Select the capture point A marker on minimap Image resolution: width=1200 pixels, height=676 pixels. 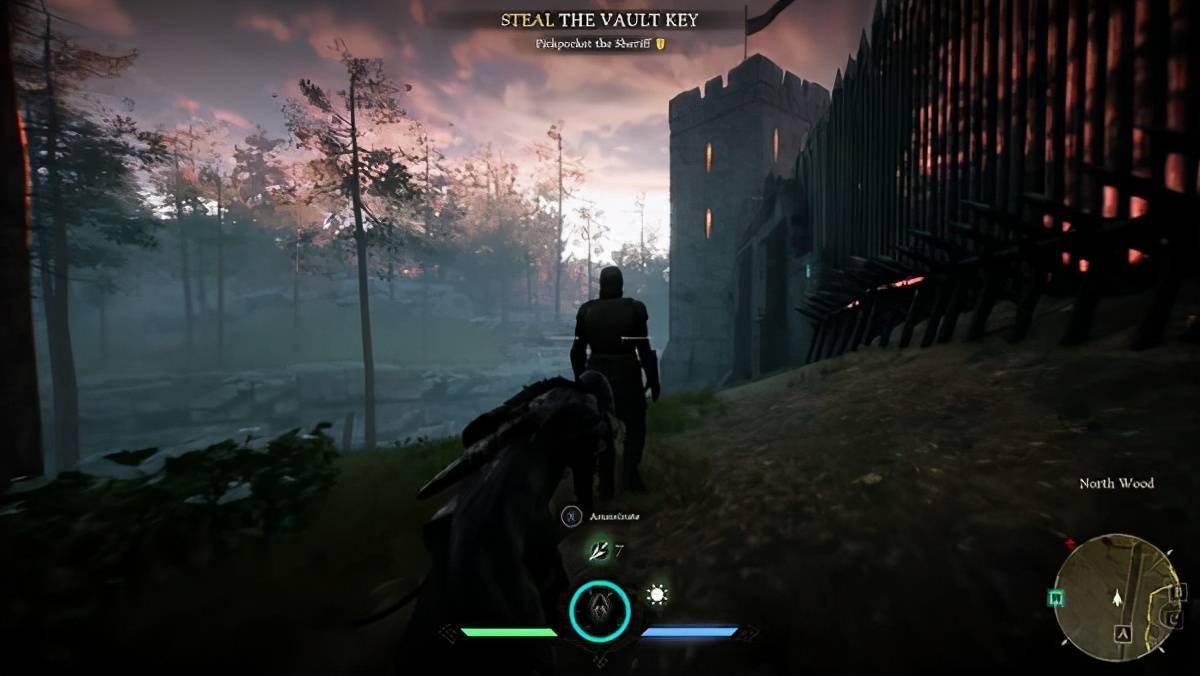(x=1124, y=633)
